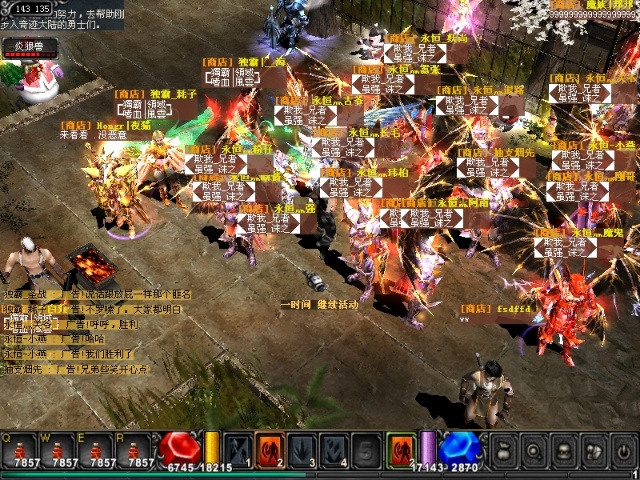Viewport: 640px width, 480px height.
Task: Activate skill slot 1 on the hotbar
Action: click(x=237, y=449)
